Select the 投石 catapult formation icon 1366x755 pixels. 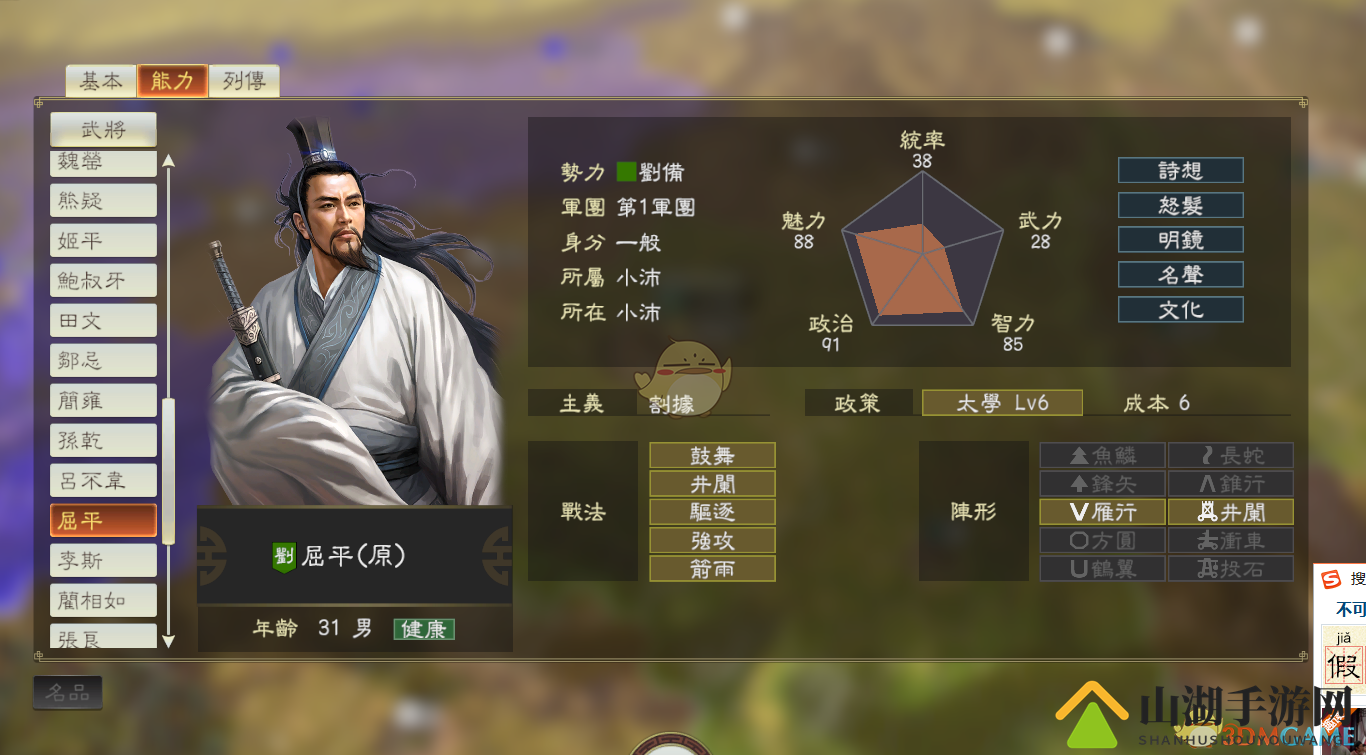pos(1232,570)
